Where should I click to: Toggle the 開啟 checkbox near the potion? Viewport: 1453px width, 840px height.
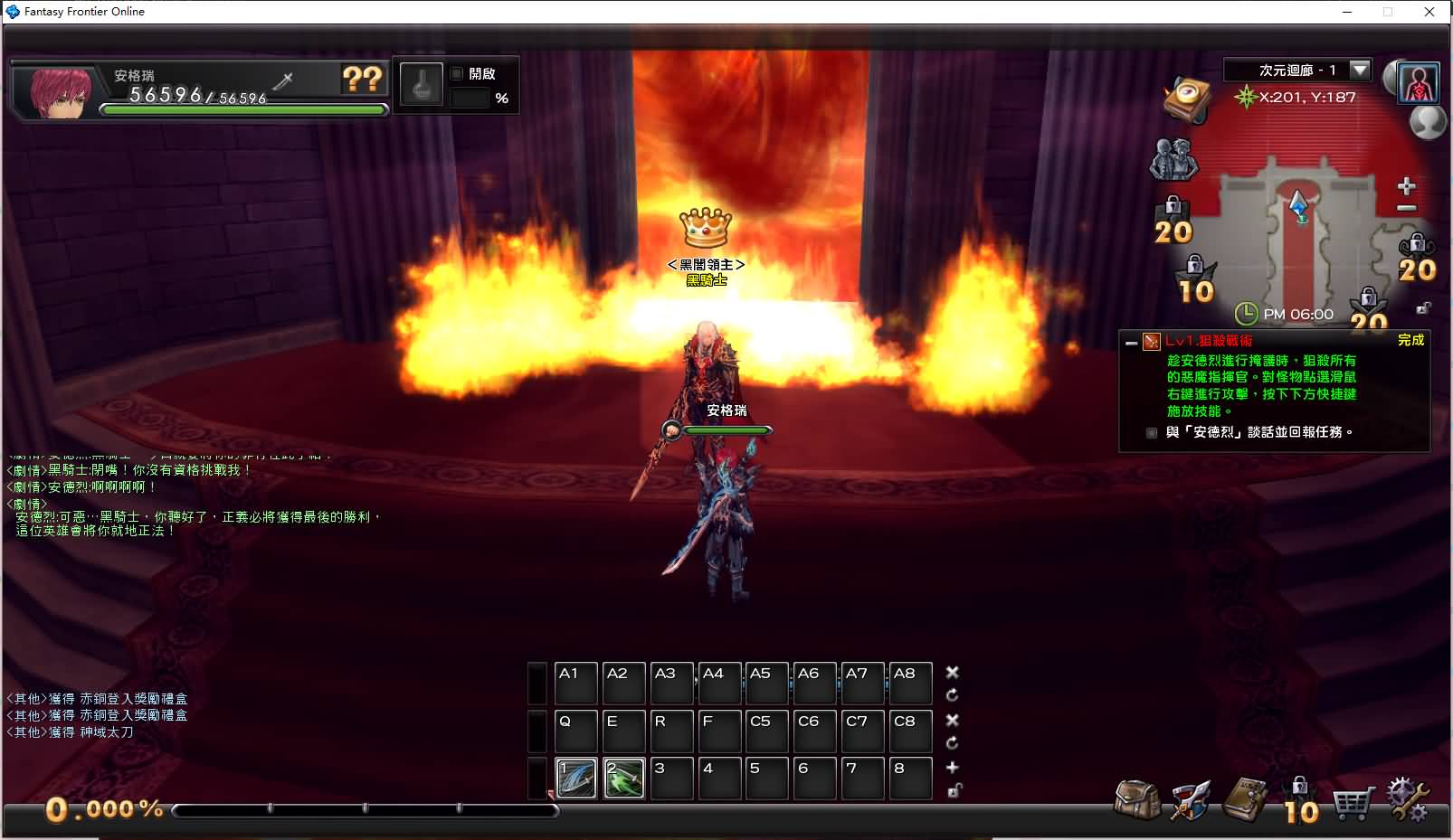pyautogui.click(x=457, y=74)
